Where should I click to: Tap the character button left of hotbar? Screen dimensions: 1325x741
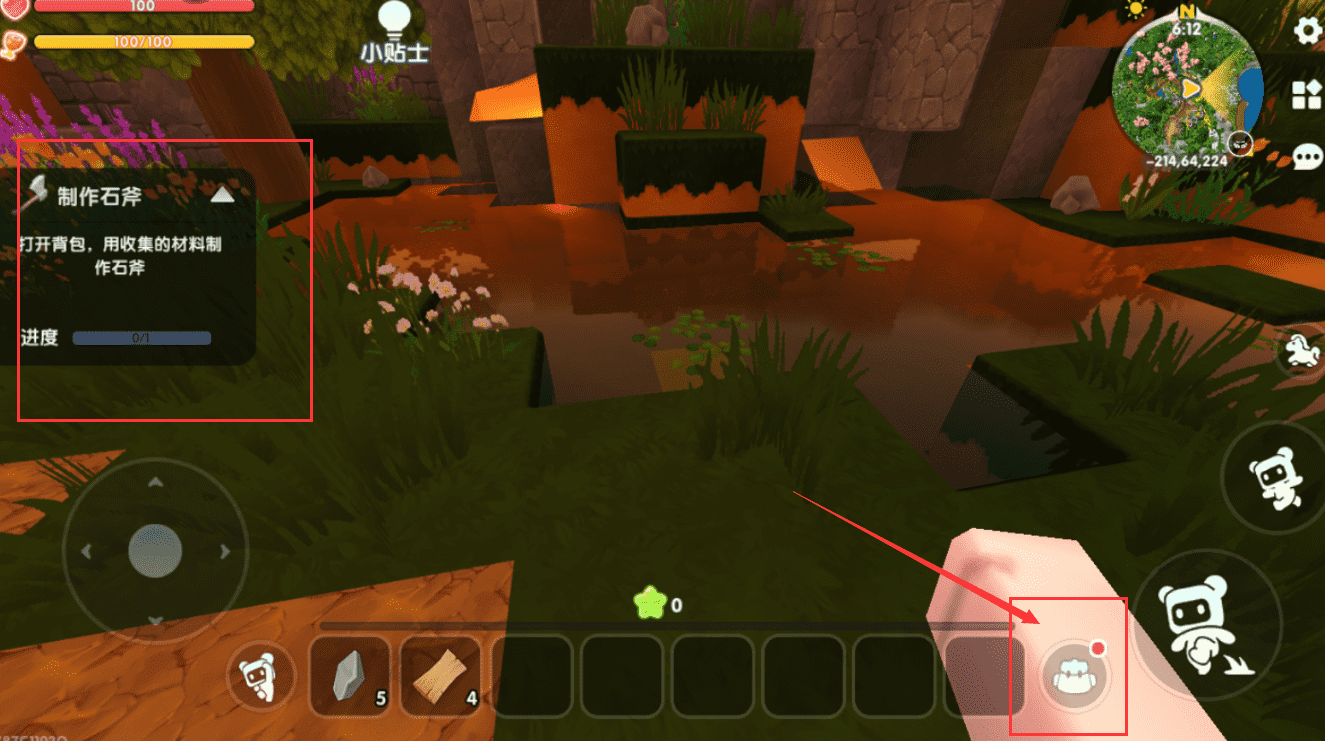tap(261, 677)
